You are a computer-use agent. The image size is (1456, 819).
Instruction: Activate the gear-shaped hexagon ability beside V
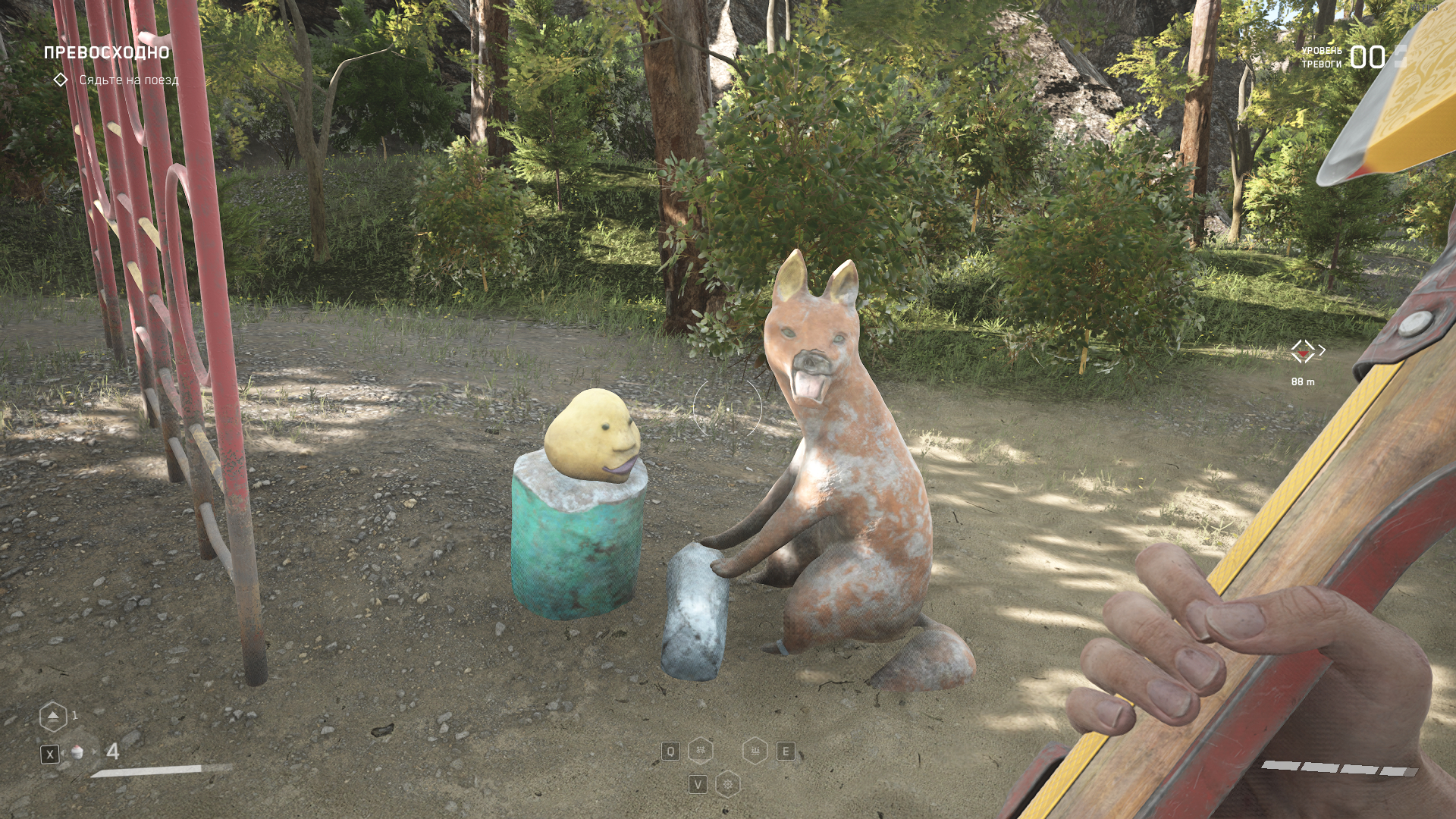(x=728, y=784)
